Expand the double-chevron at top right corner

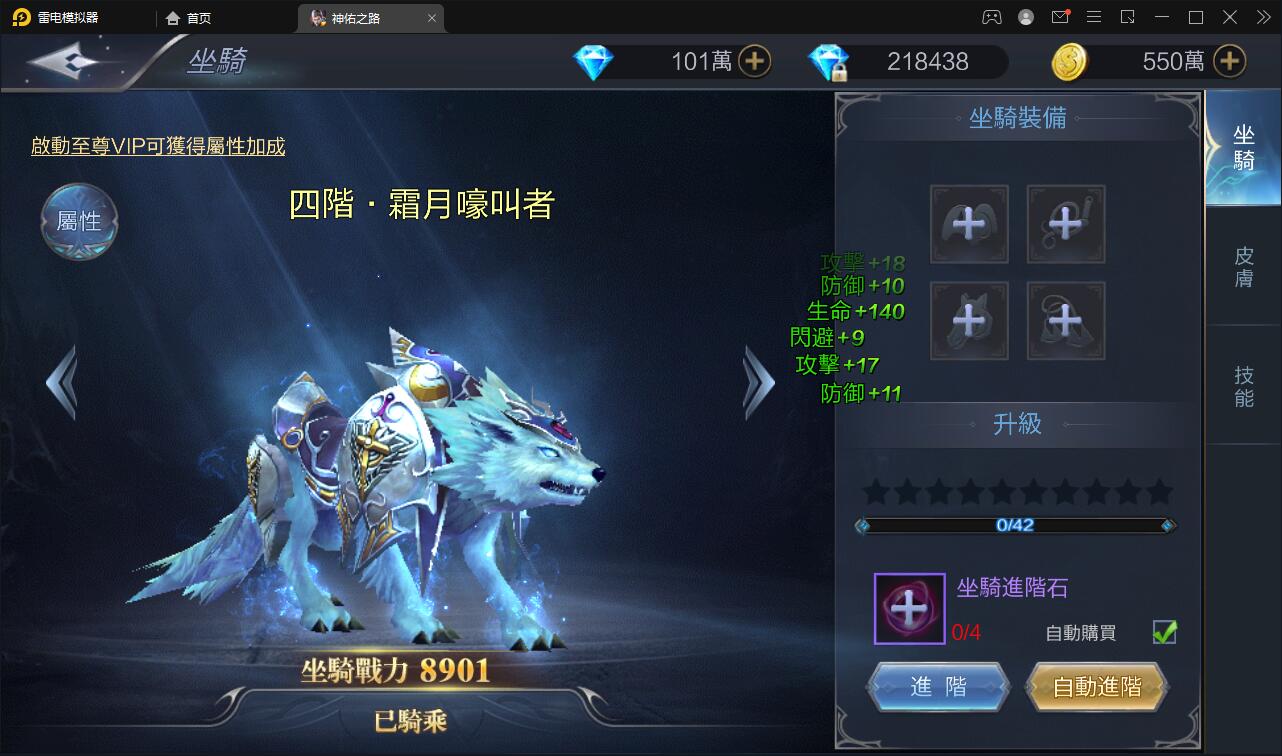click(x=1263, y=17)
